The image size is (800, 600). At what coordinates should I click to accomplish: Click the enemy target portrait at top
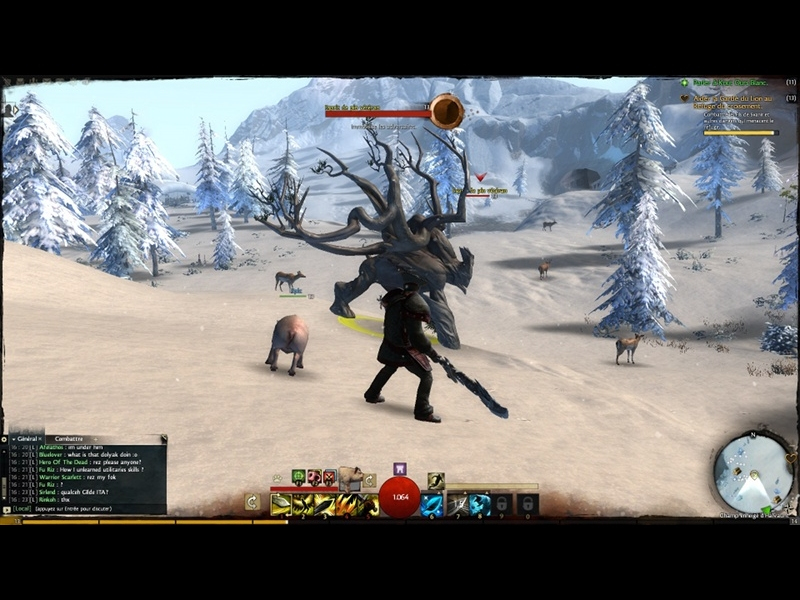pyautogui.click(x=447, y=111)
